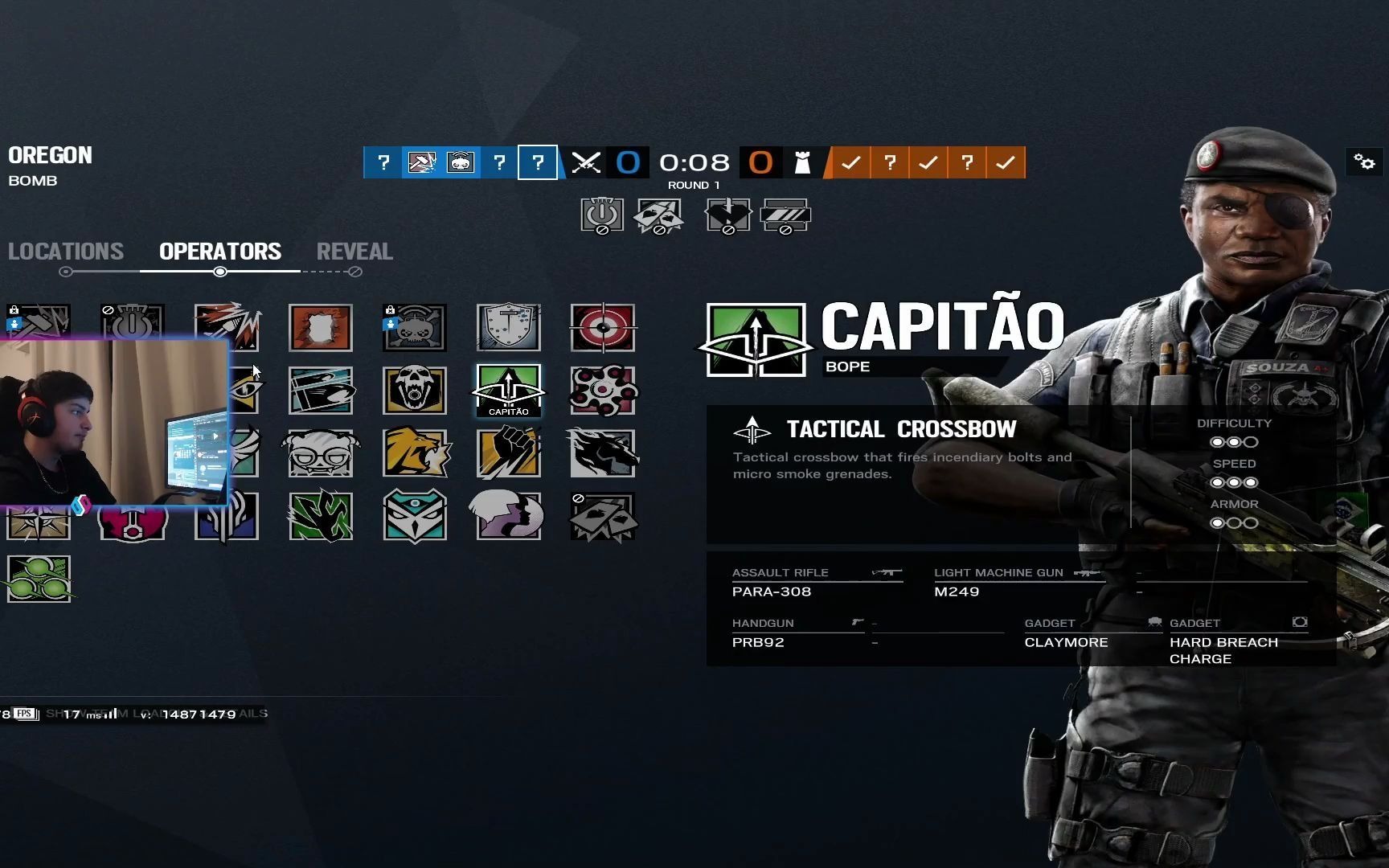Choose the Blackbeard skull operator icon
This screenshot has height=868, width=1389.
(414, 391)
